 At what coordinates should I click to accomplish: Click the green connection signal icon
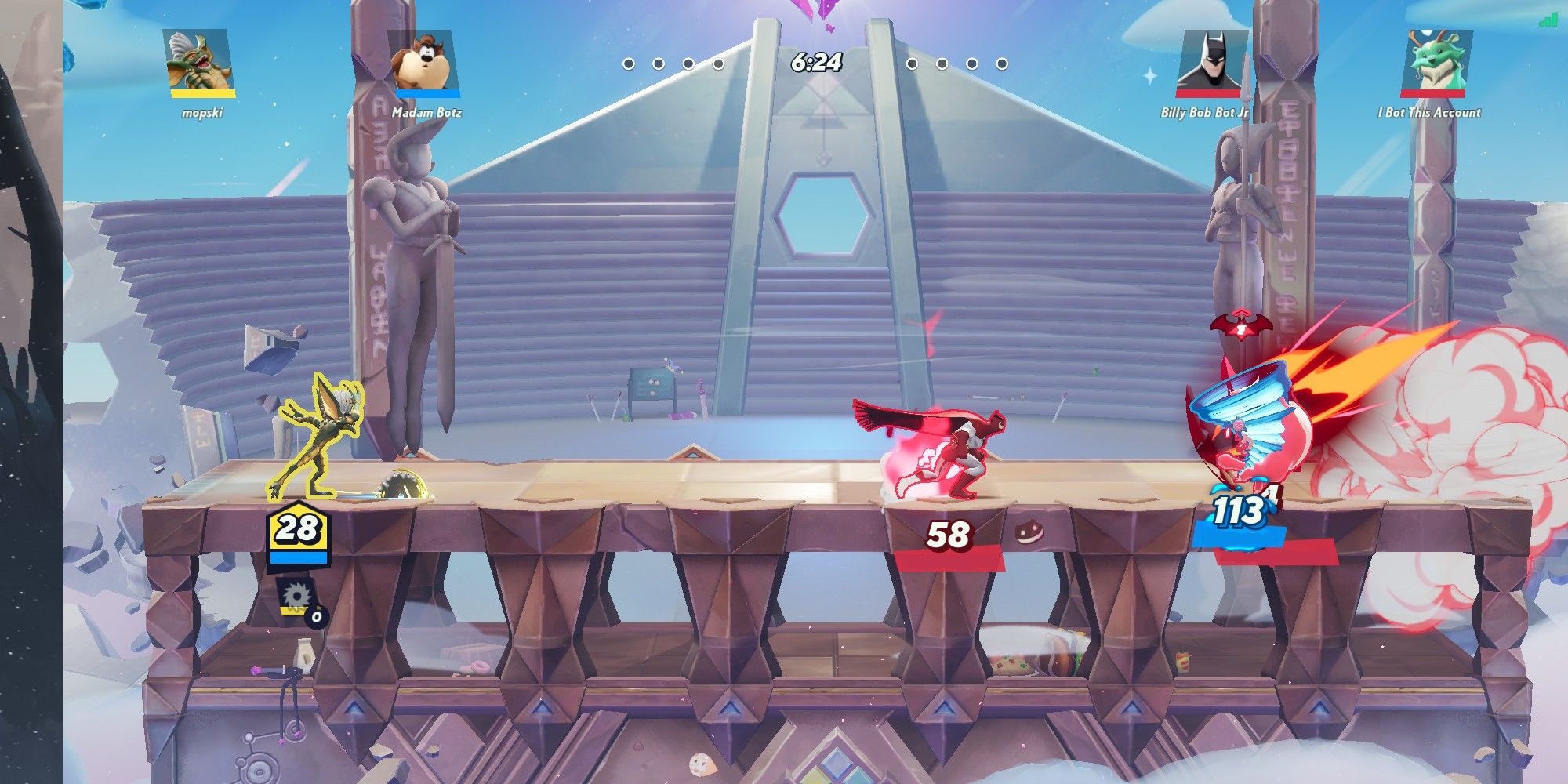pos(1548,20)
